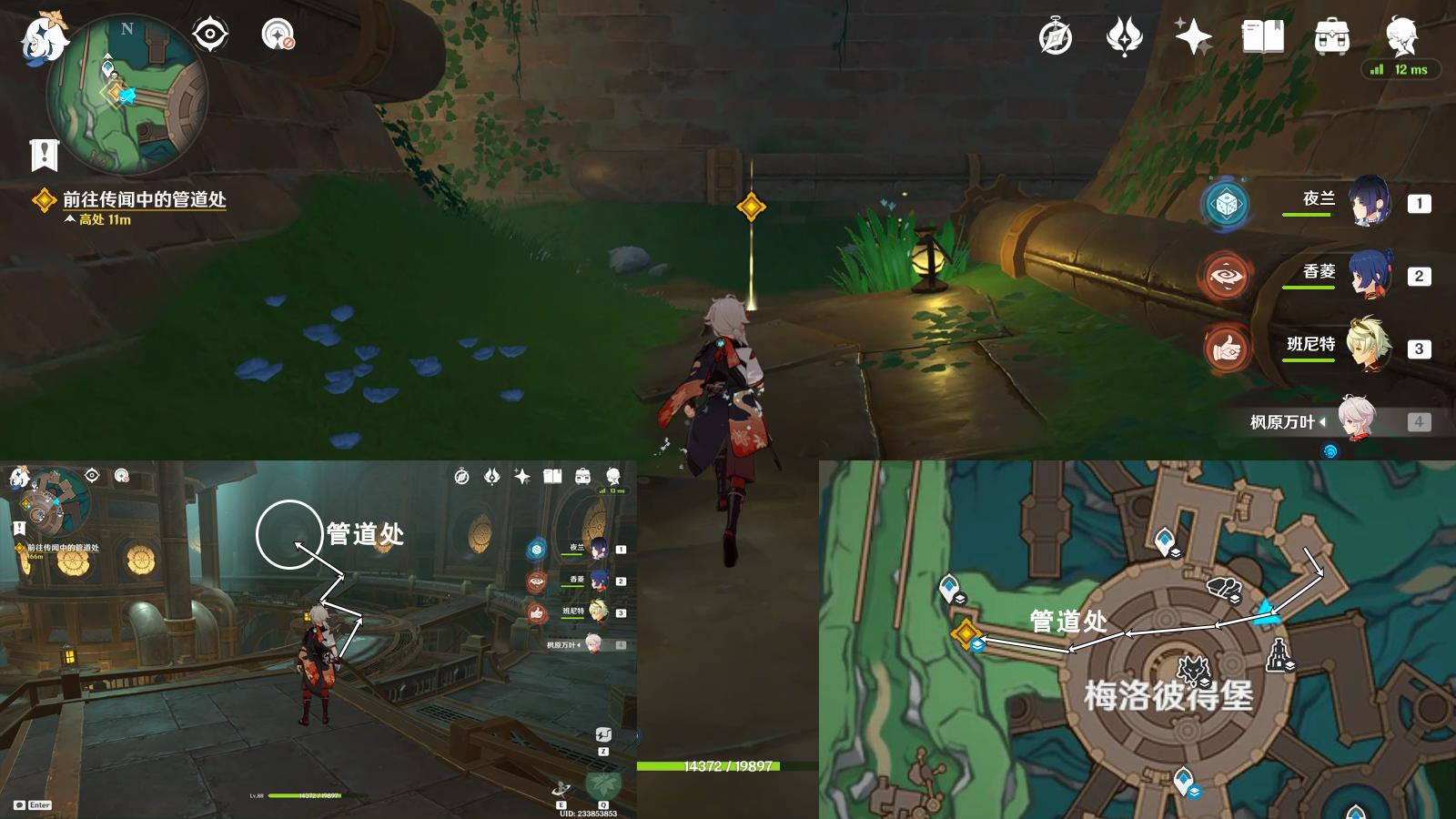Viewport: 1456px width, 819px height.
Task: Select the tracked quest 前往传闻中的管道处
Action: pos(144,199)
